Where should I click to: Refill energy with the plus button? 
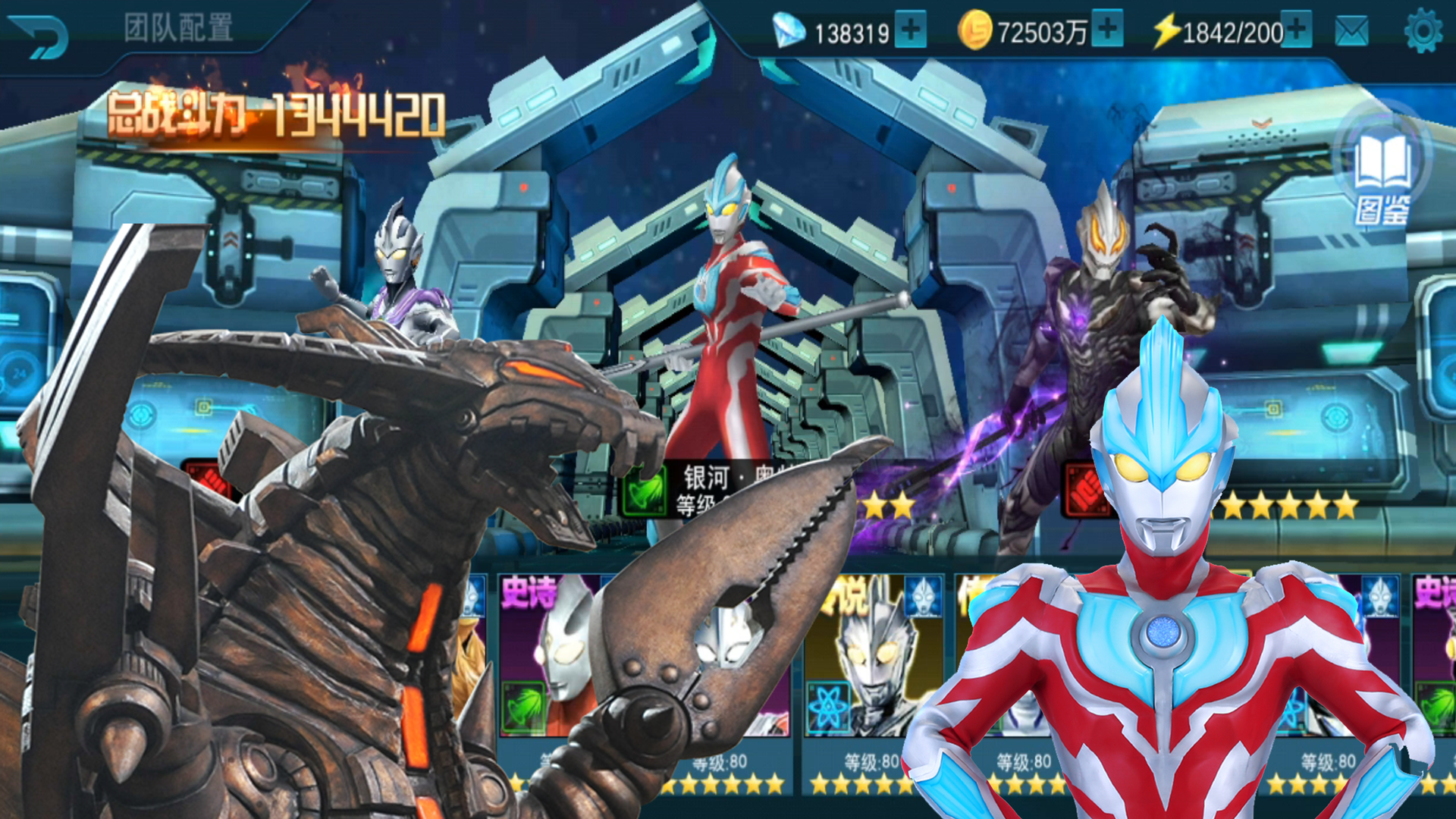point(1297,30)
